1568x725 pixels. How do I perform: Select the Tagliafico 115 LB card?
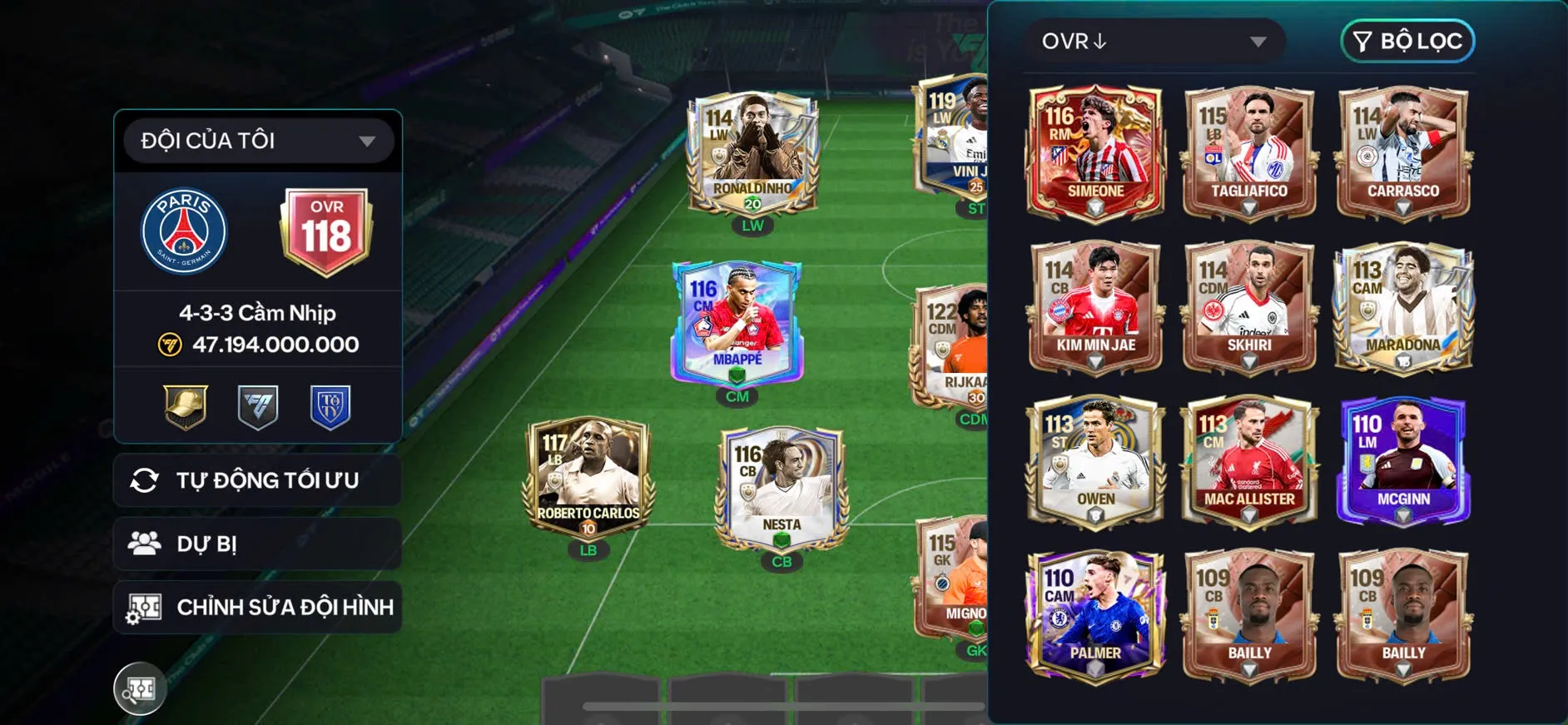pyautogui.click(x=1249, y=152)
